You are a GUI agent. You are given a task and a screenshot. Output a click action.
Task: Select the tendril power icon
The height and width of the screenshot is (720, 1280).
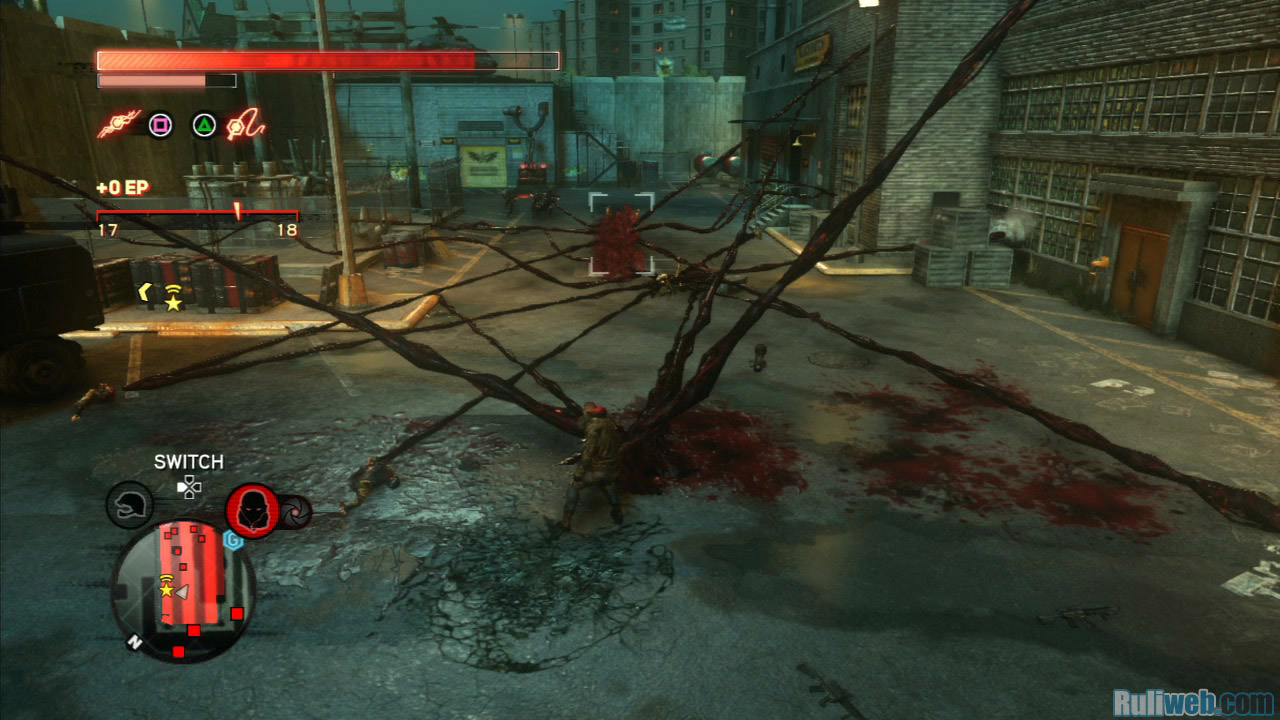[x=120, y=124]
